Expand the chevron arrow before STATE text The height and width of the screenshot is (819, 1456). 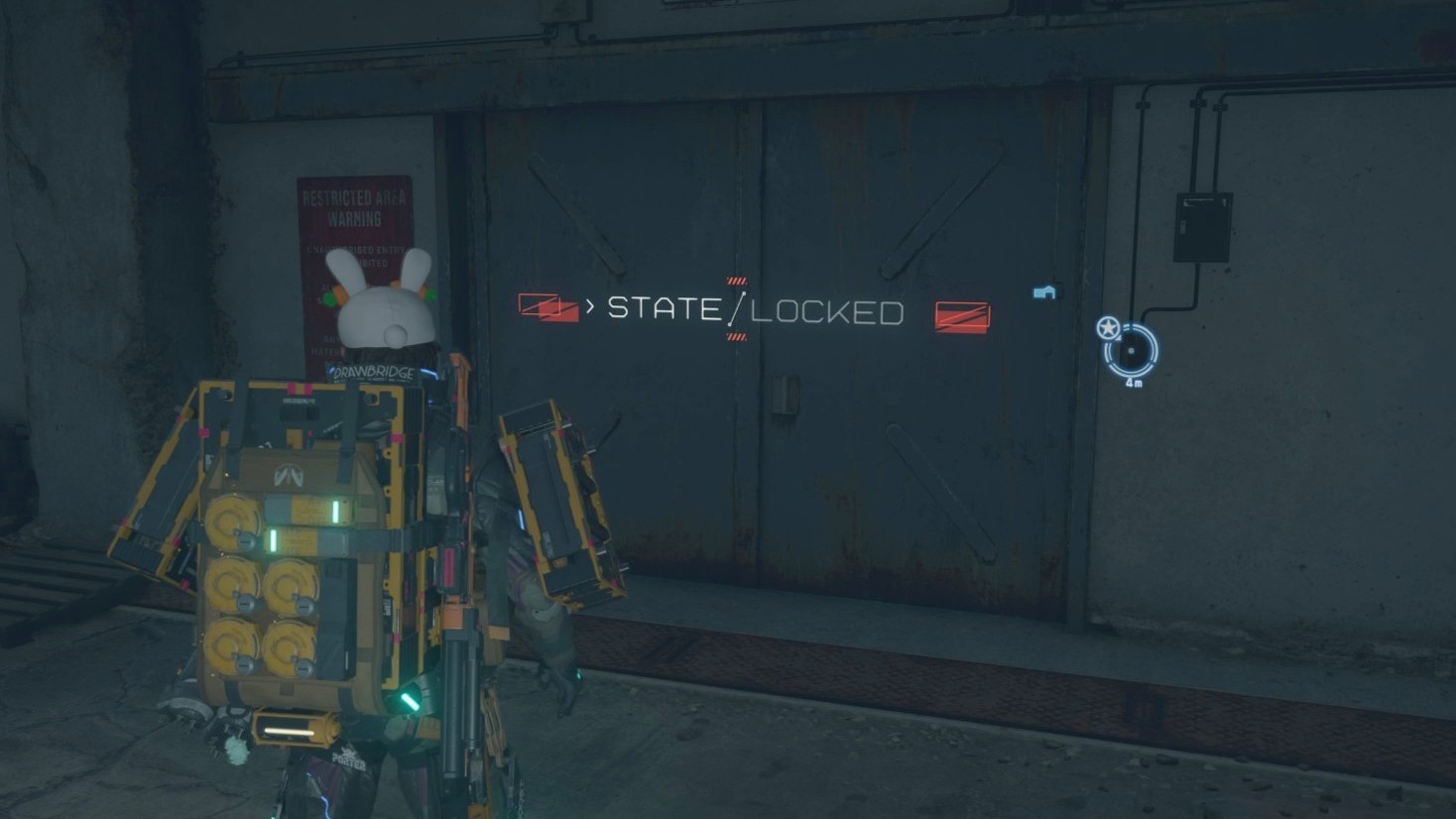(x=592, y=307)
